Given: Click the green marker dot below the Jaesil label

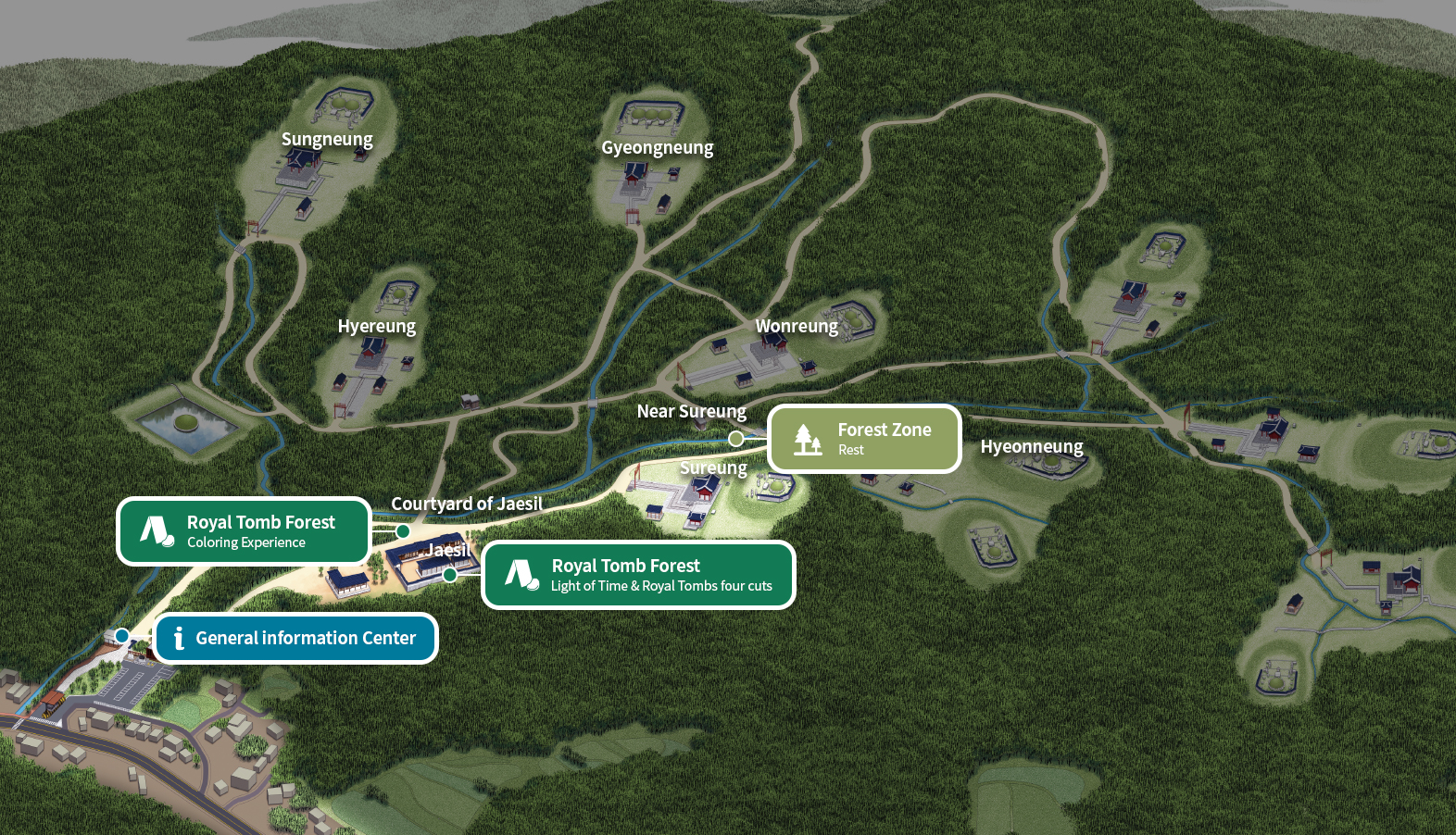Looking at the screenshot, I should [x=450, y=575].
